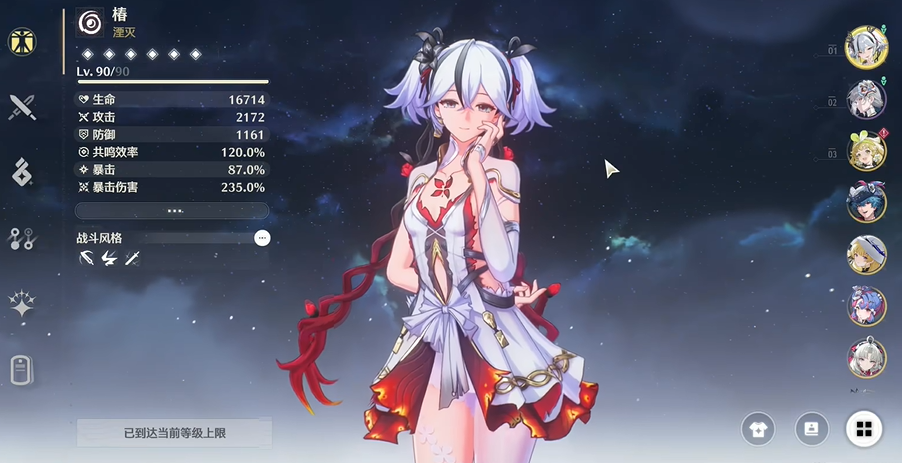Open the outfit shirt button
This screenshot has height=463, width=902.
coord(758,430)
